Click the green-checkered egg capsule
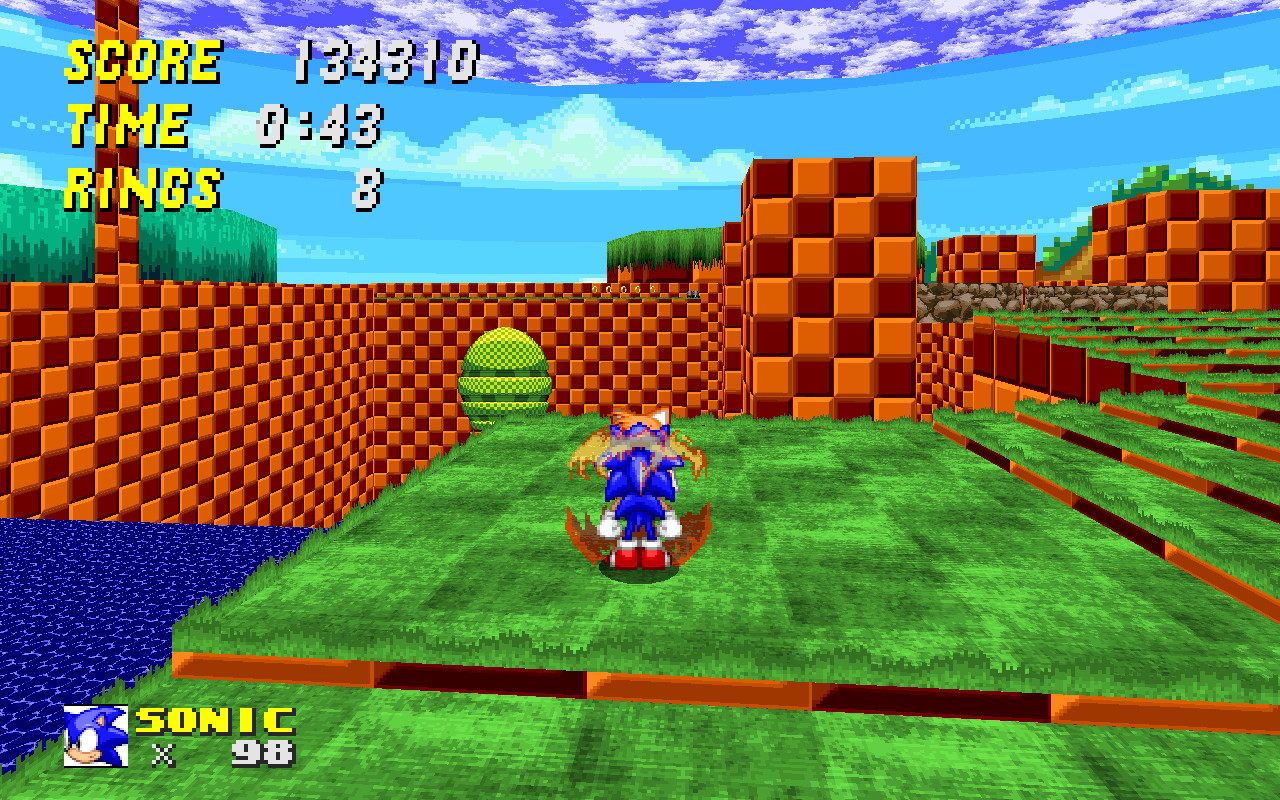This screenshot has width=1280, height=800. tap(505, 375)
